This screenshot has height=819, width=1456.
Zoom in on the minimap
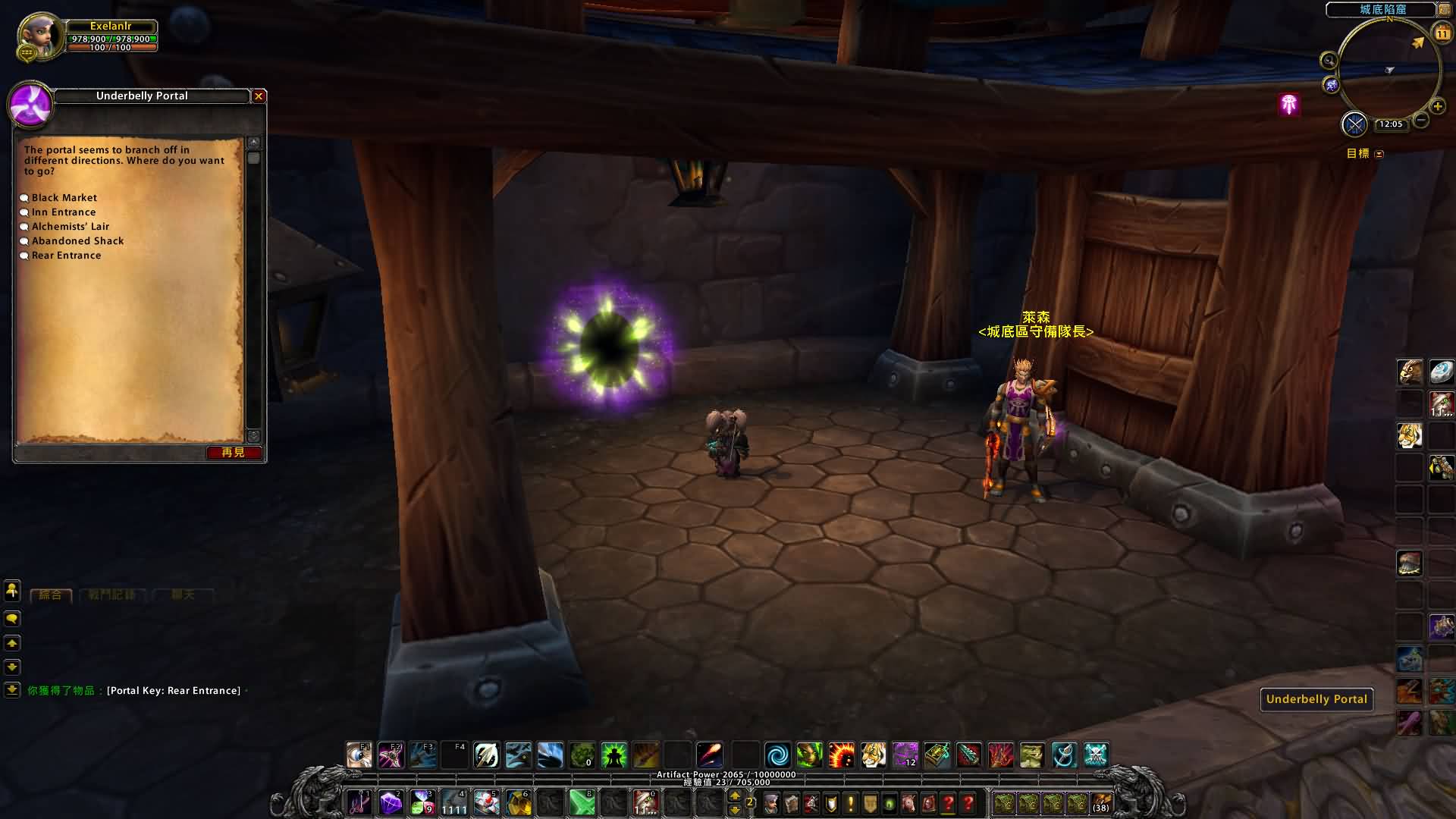pos(1437,107)
